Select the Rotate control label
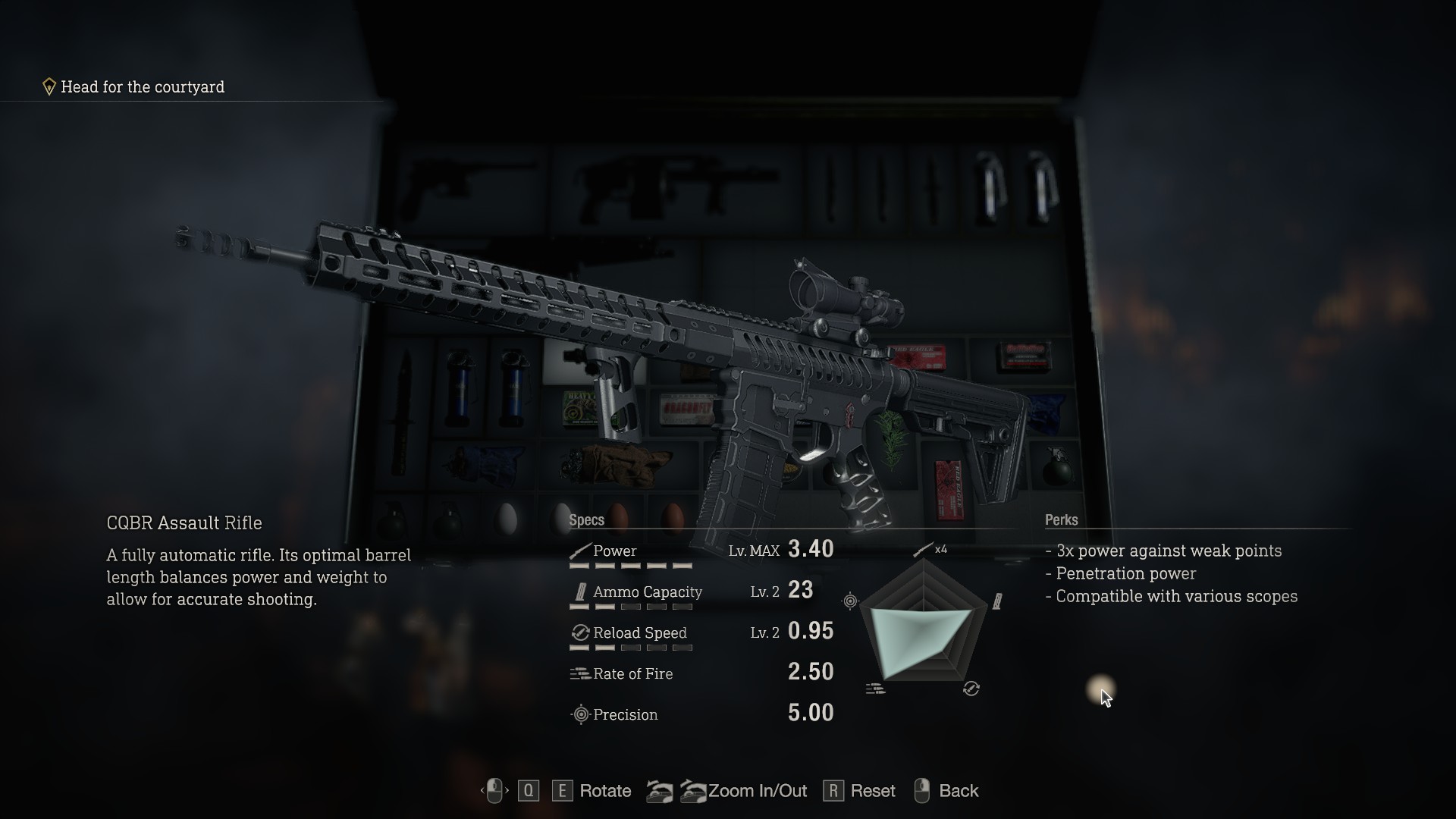The width and height of the screenshot is (1456, 819). point(604,791)
